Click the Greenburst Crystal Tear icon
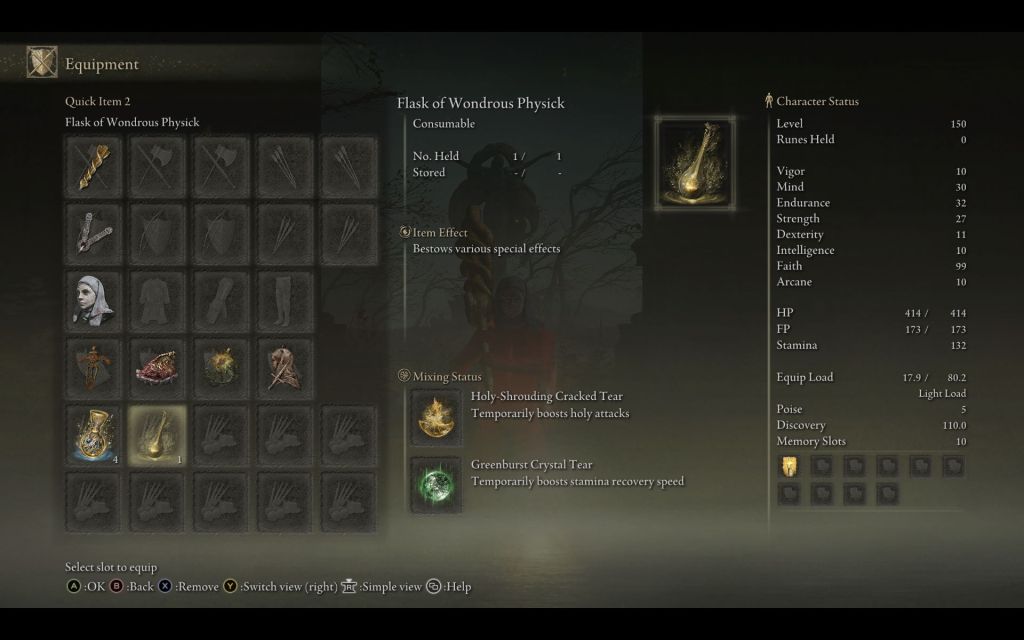This screenshot has height=640, width=1024. tap(437, 485)
